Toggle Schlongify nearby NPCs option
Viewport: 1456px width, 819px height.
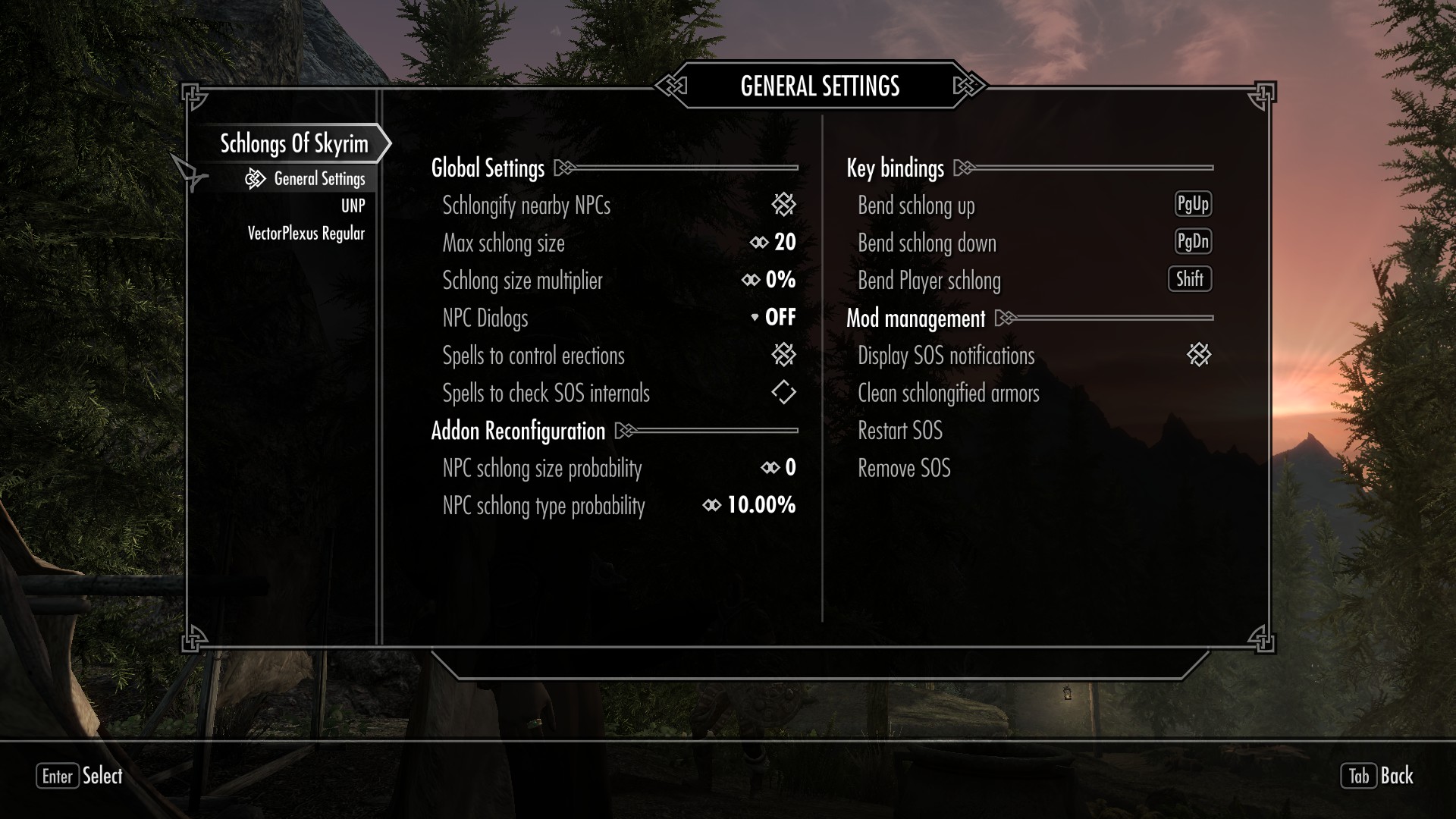point(783,204)
